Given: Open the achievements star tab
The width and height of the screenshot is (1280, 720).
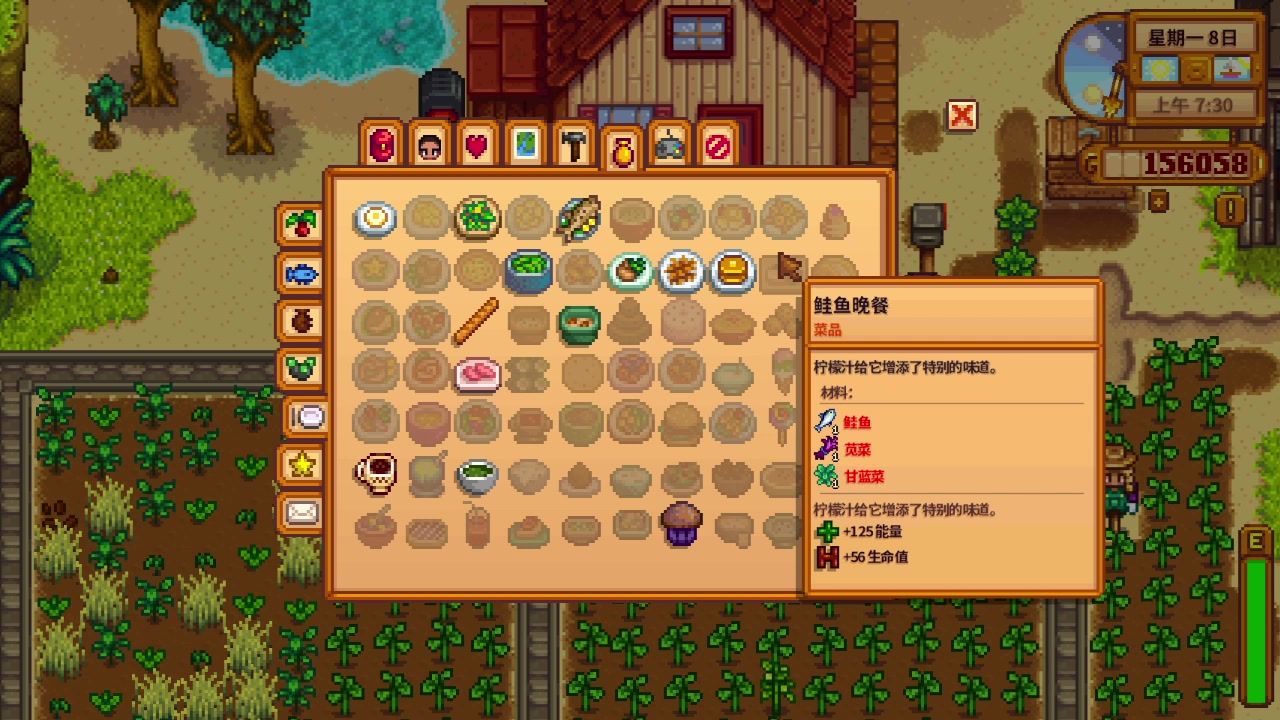Looking at the screenshot, I should [301, 464].
